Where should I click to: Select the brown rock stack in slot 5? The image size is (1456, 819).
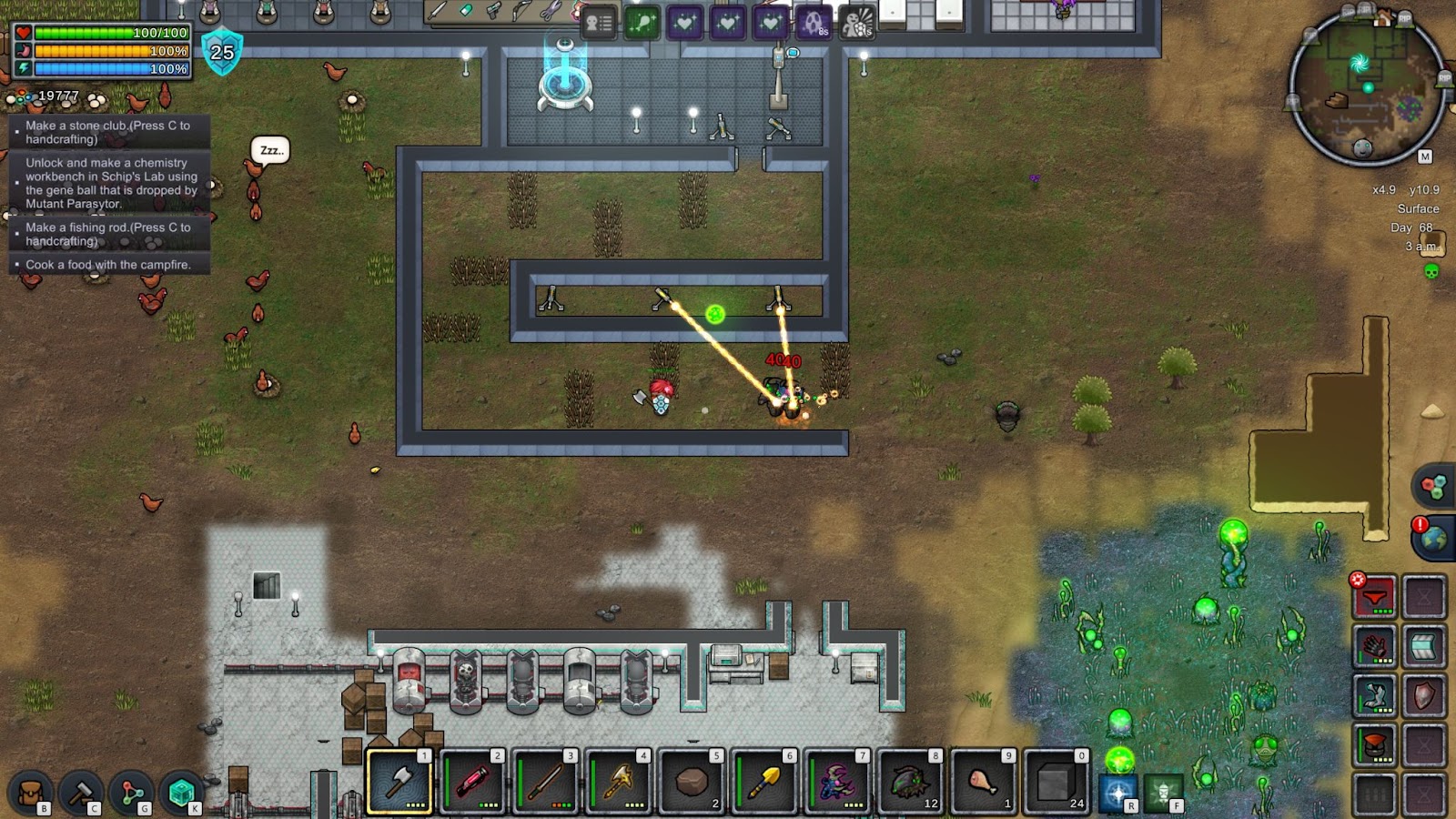(x=692, y=781)
